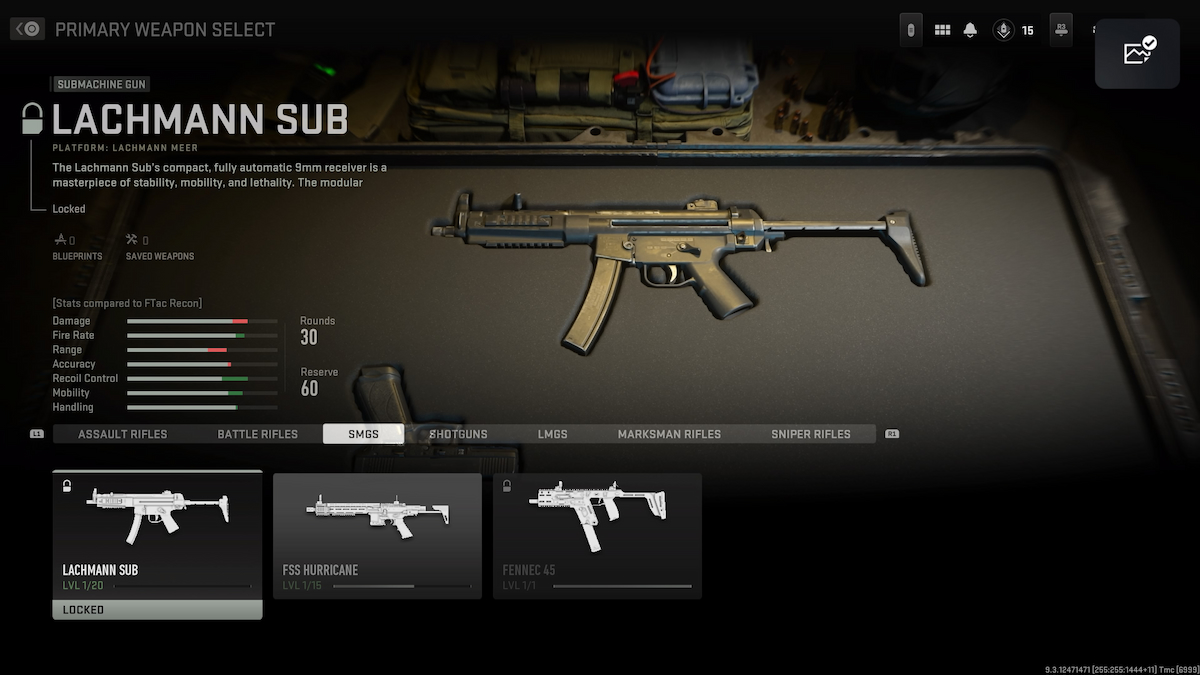Show the Shotguns category
This screenshot has height=675, width=1200.
coord(458,434)
